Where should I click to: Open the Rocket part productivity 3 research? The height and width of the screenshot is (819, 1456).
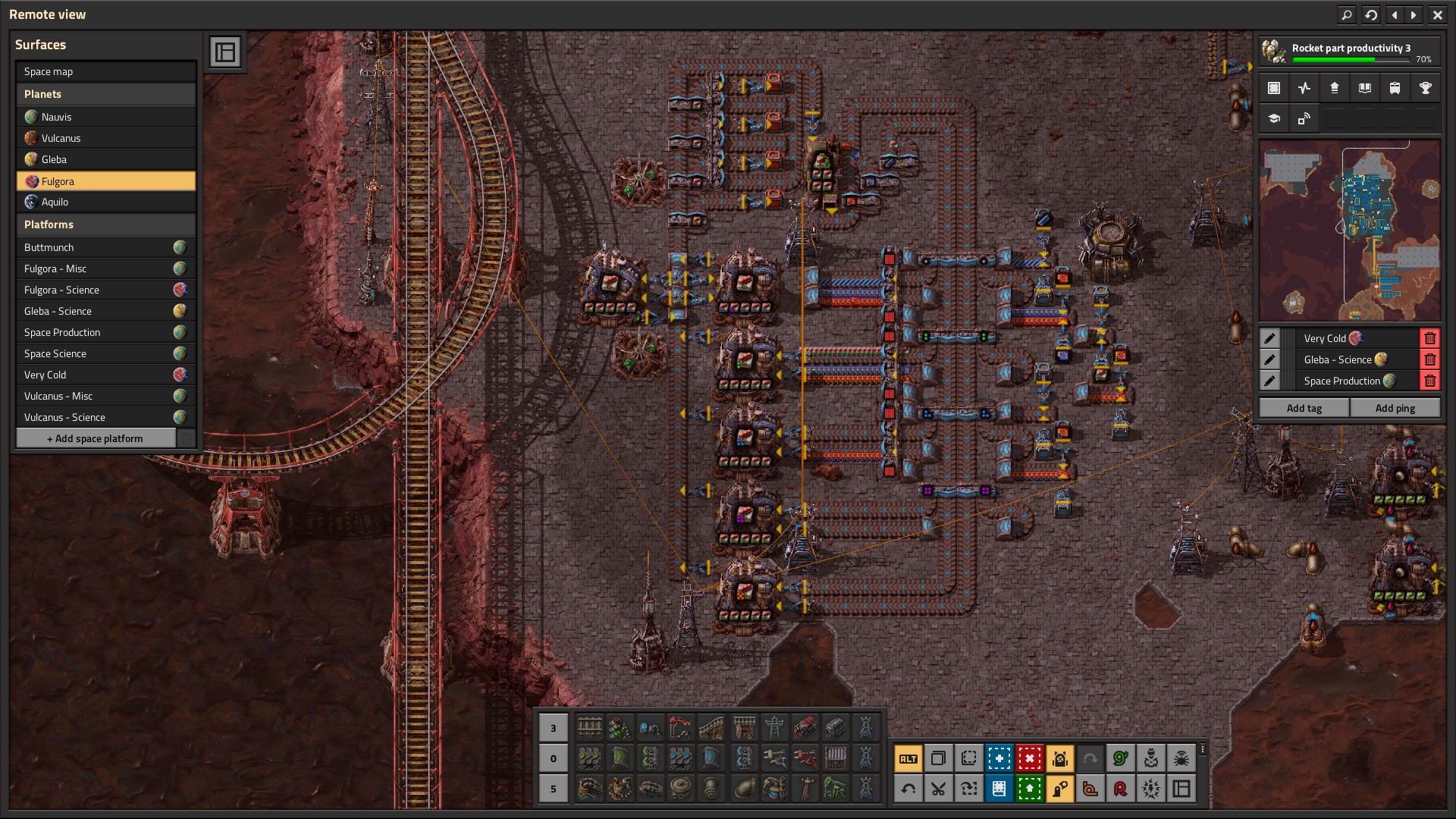click(1349, 51)
